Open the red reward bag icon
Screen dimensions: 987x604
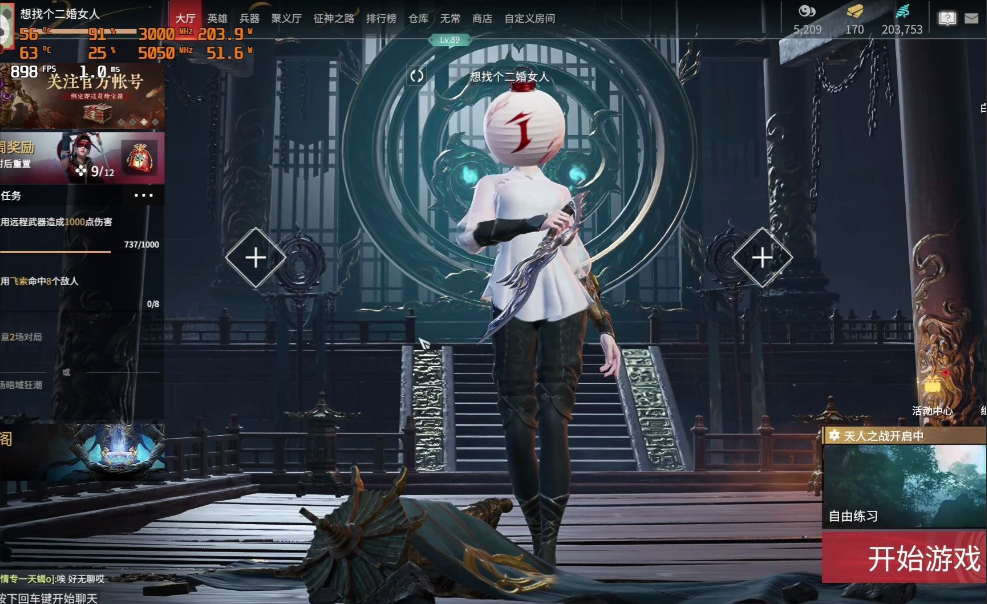(138, 157)
